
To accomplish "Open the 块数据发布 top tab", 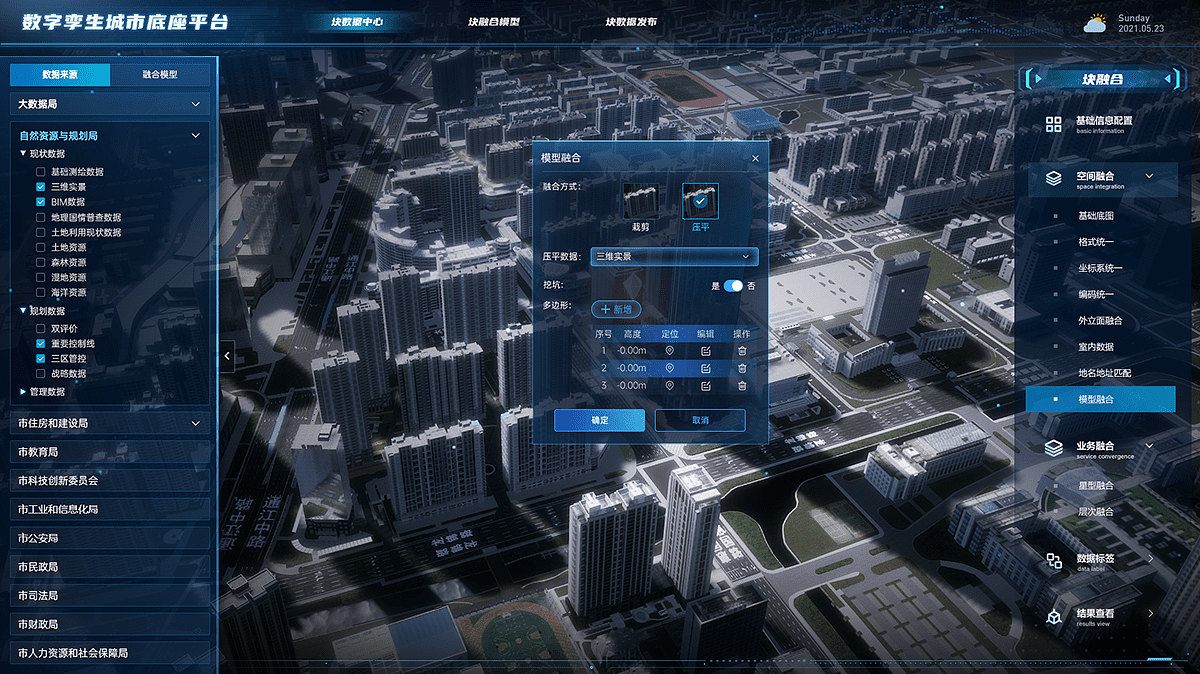I will (x=631, y=21).
